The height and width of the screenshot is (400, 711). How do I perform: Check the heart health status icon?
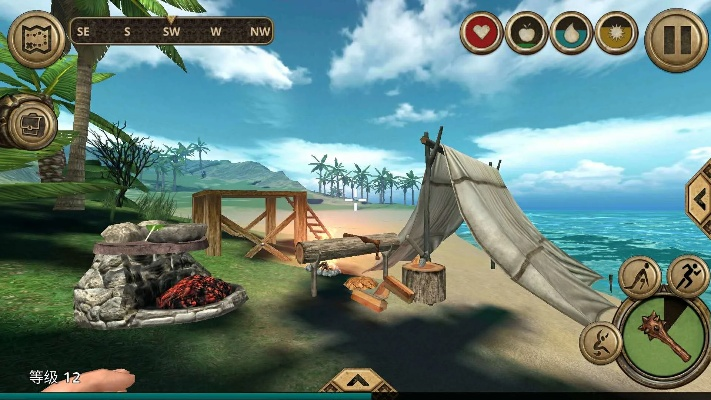pyautogui.click(x=481, y=33)
